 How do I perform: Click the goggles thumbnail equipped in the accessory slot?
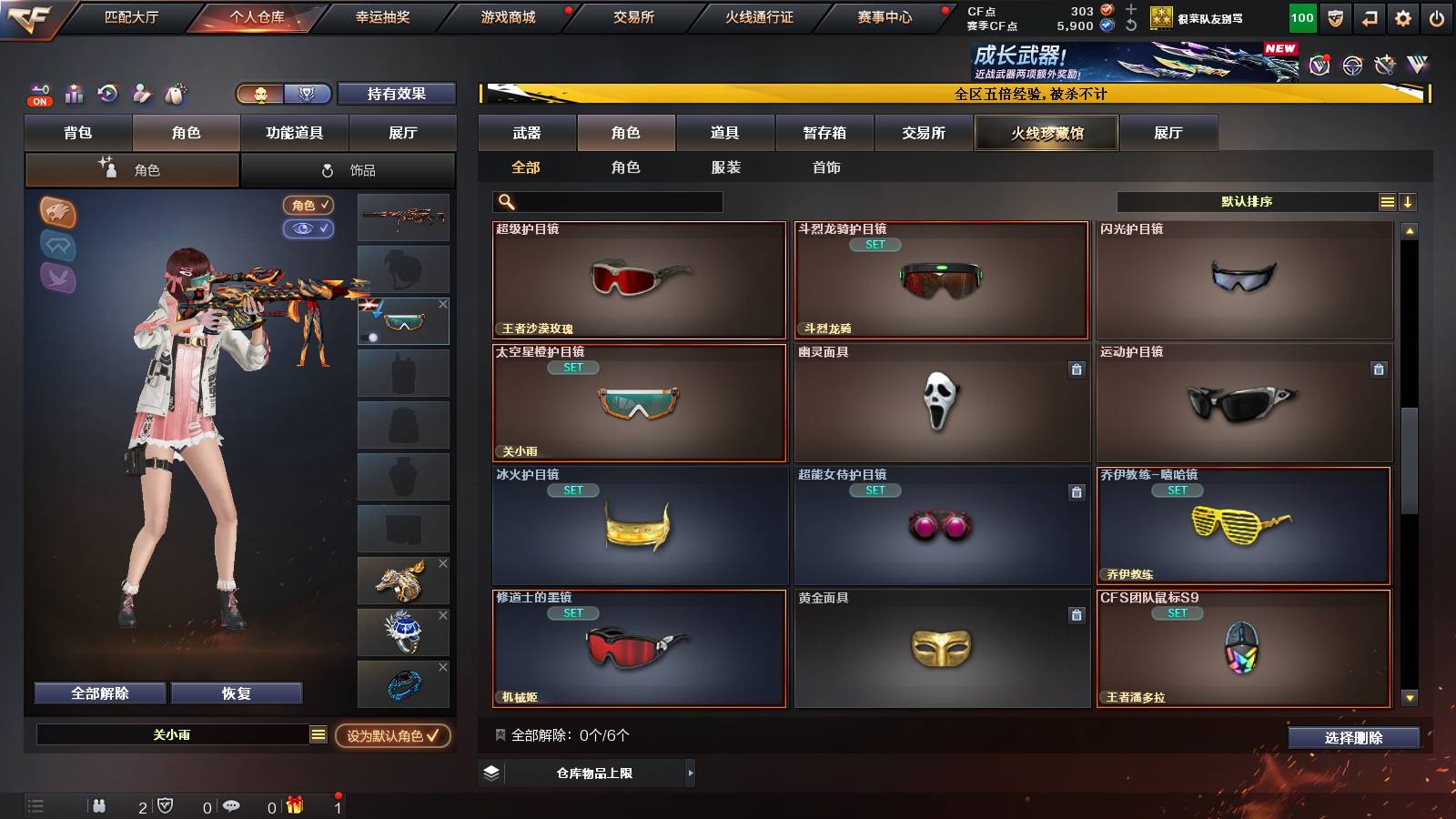pos(404,320)
